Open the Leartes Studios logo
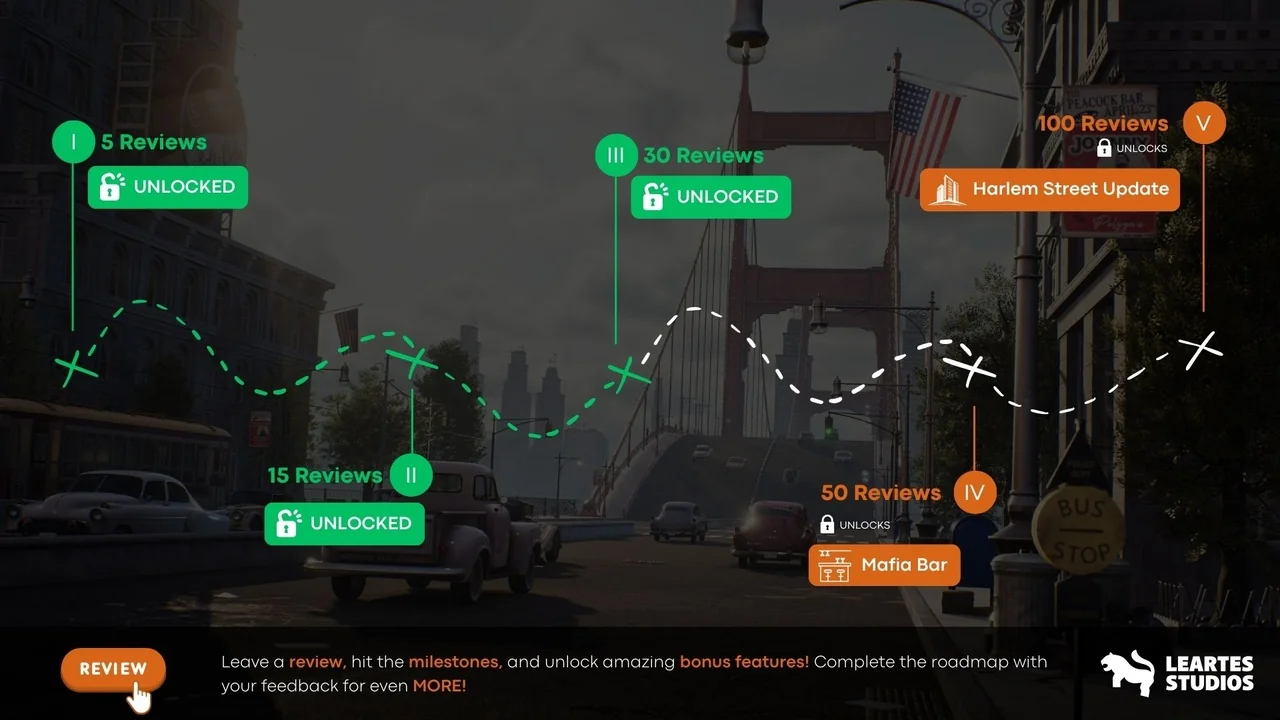Image resolution: width=1280 pixels, height=720 pixels. [x=1177, y=673]
